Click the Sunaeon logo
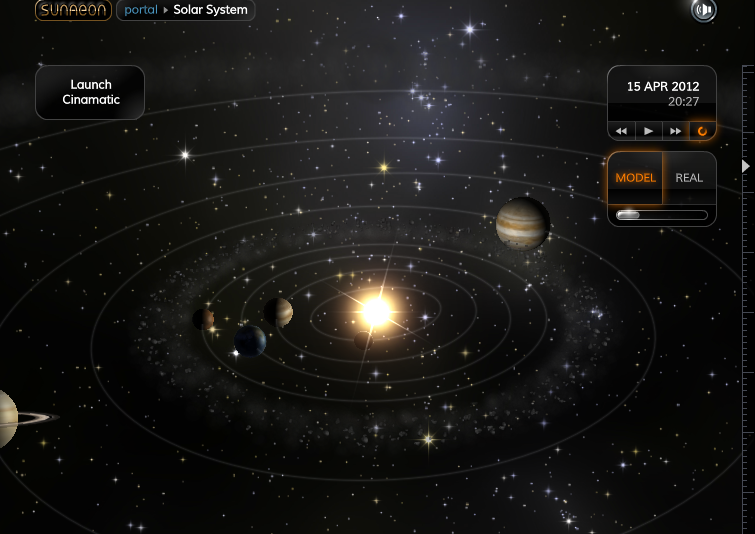The image size is (755, 534). point(73,11)
